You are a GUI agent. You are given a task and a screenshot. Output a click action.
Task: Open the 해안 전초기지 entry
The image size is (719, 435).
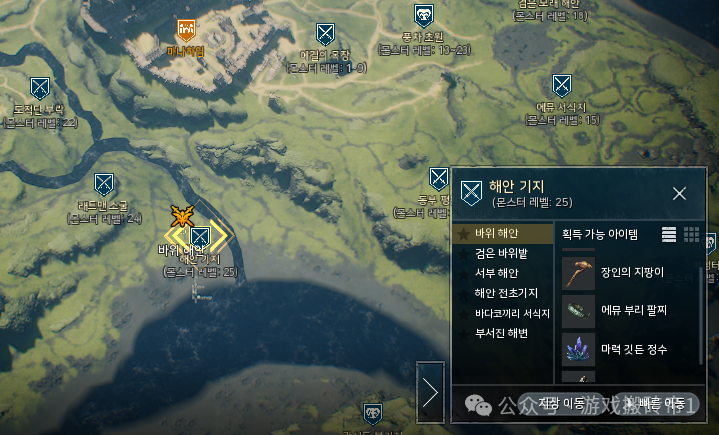tap(506, 293)
